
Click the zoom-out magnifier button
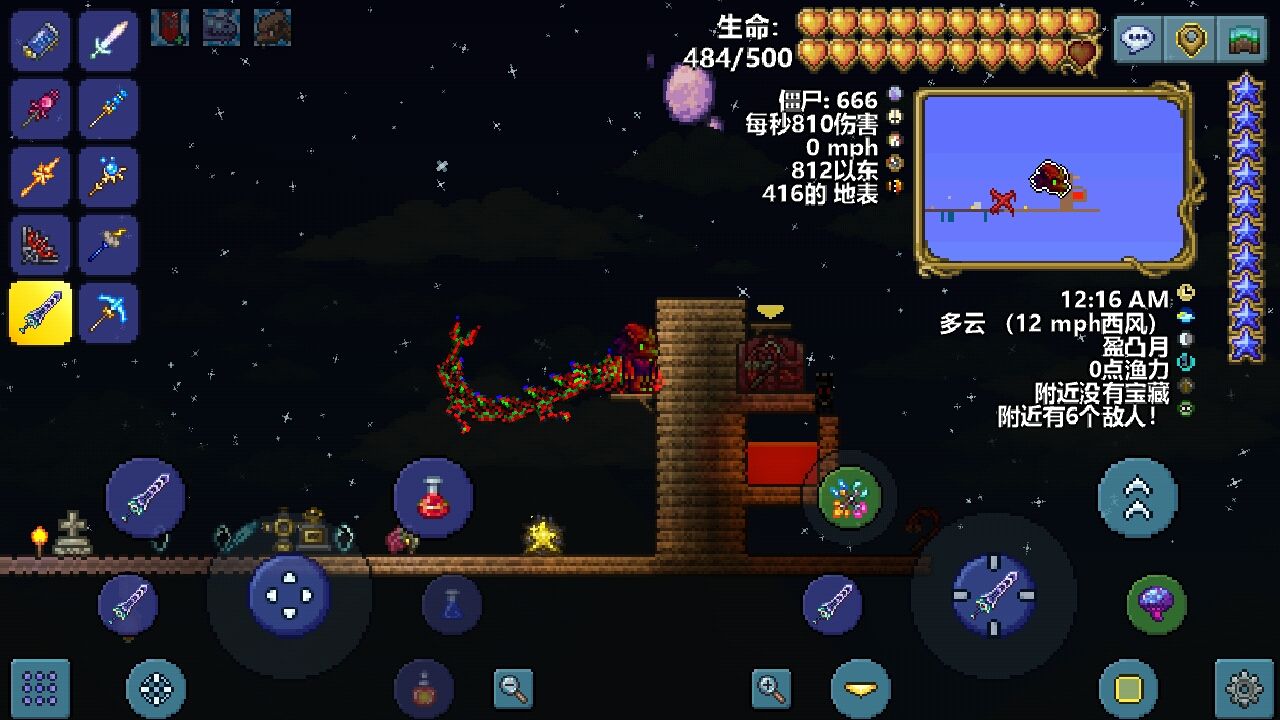click(x=513, y=687)
